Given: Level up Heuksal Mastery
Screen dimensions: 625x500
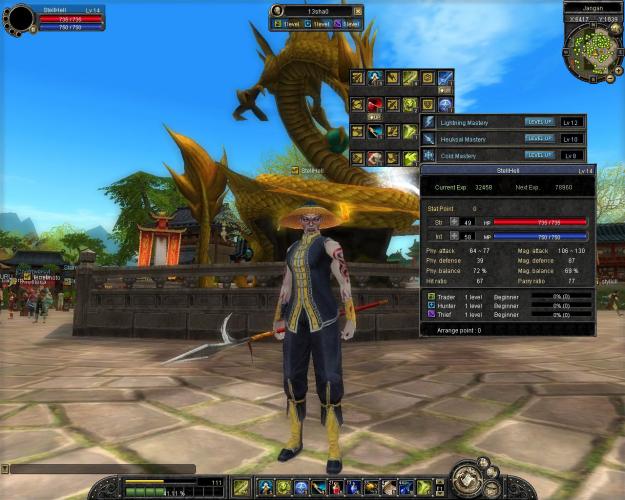Looking at the screenshot, I should (539, 139).
